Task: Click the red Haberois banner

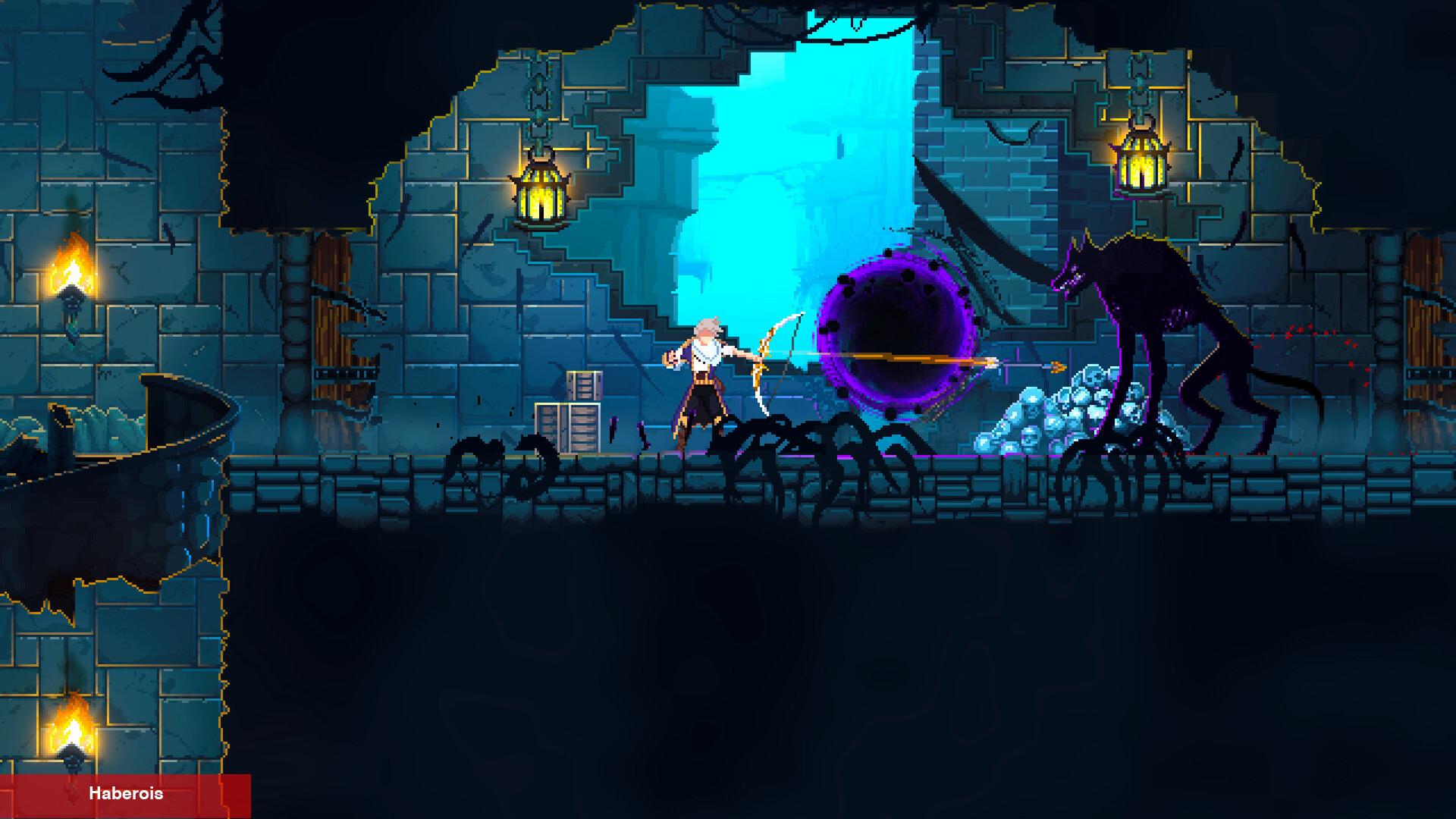Action: 125,795
